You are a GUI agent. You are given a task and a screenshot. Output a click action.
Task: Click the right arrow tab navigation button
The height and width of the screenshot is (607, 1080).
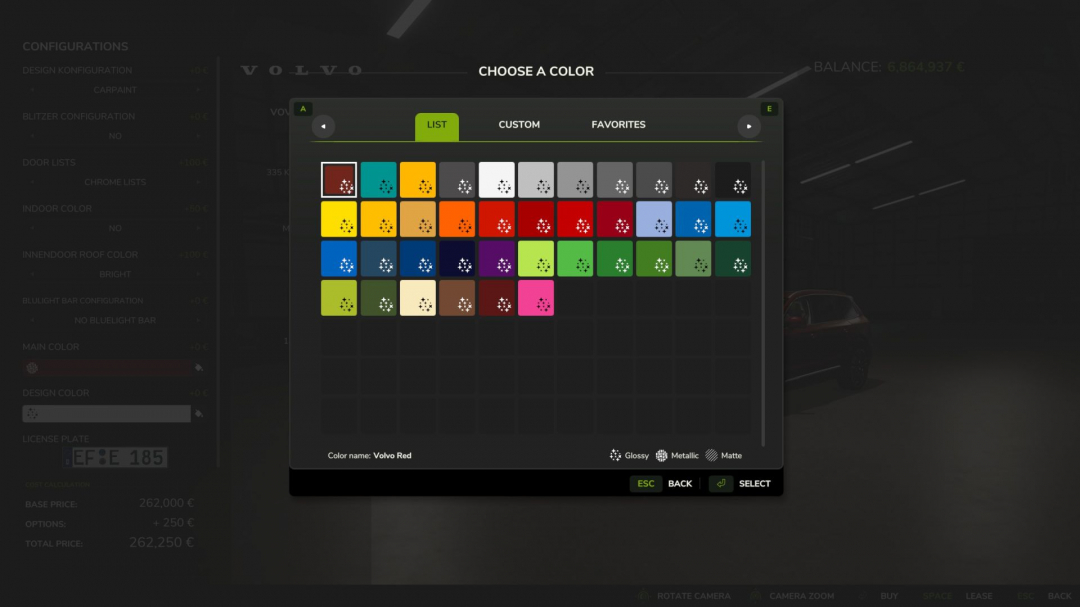[x=749, y=126]
